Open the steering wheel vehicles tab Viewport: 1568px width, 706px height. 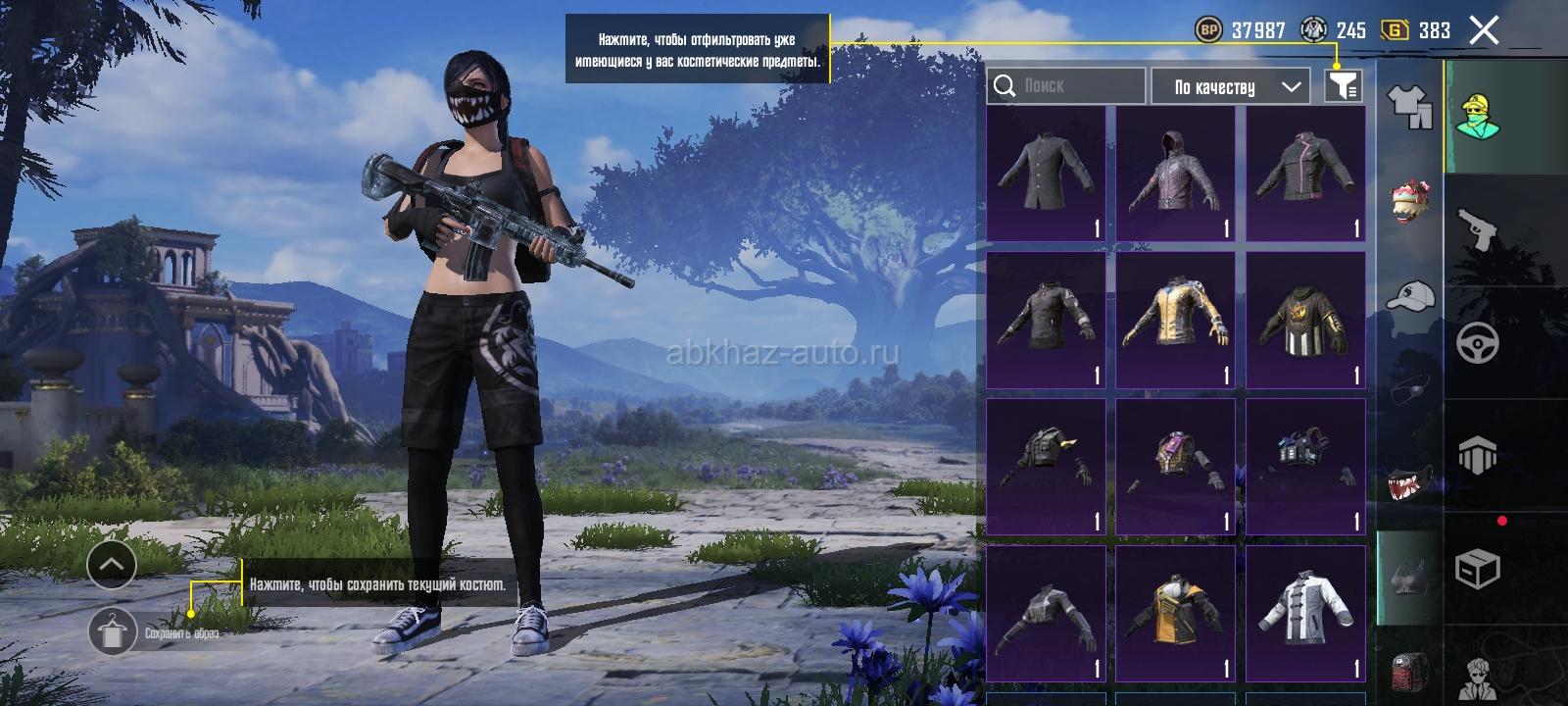[x=1477, y=343]
